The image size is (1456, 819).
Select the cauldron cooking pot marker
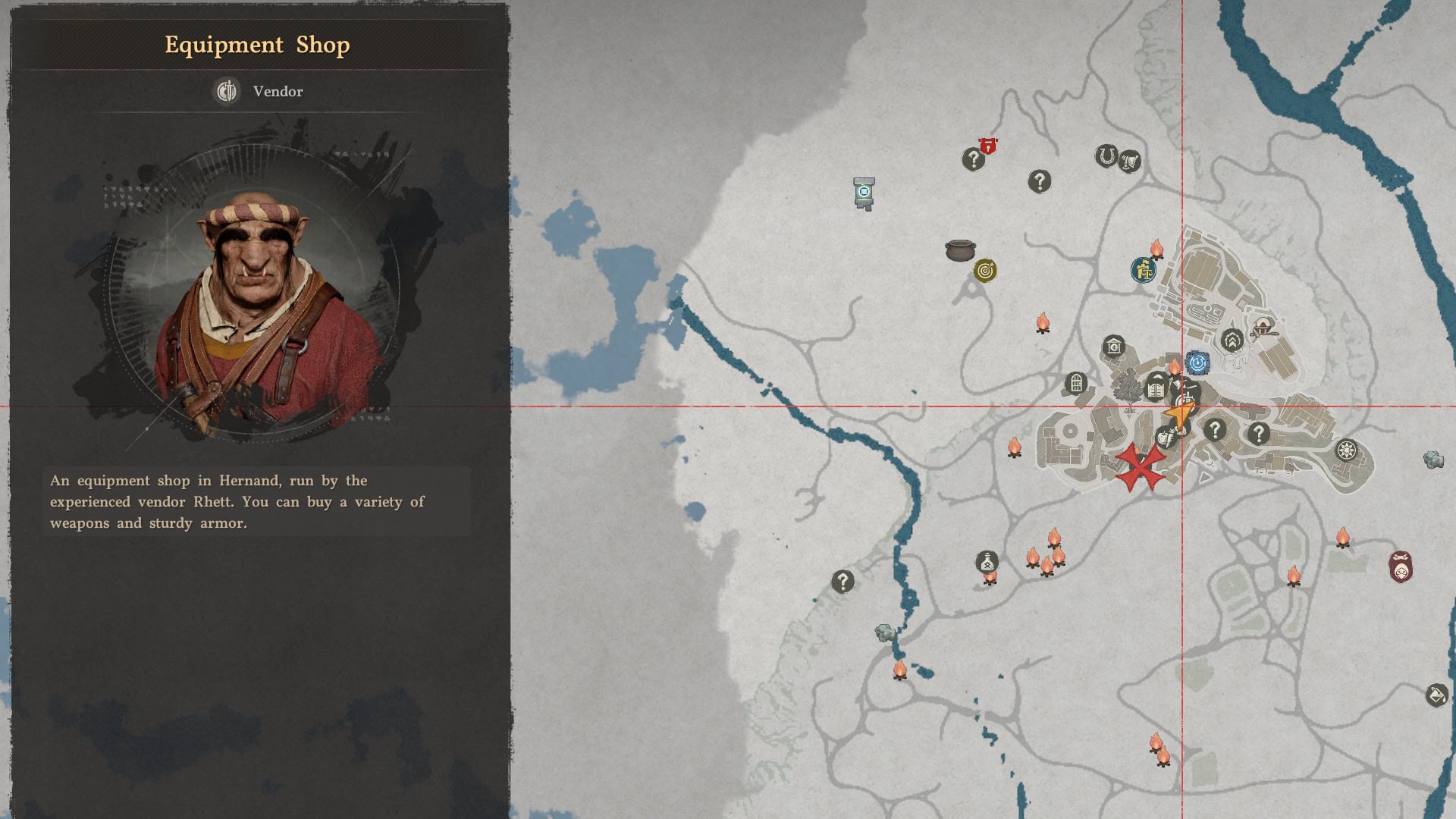pyautogui.click(x=960, y=249)
